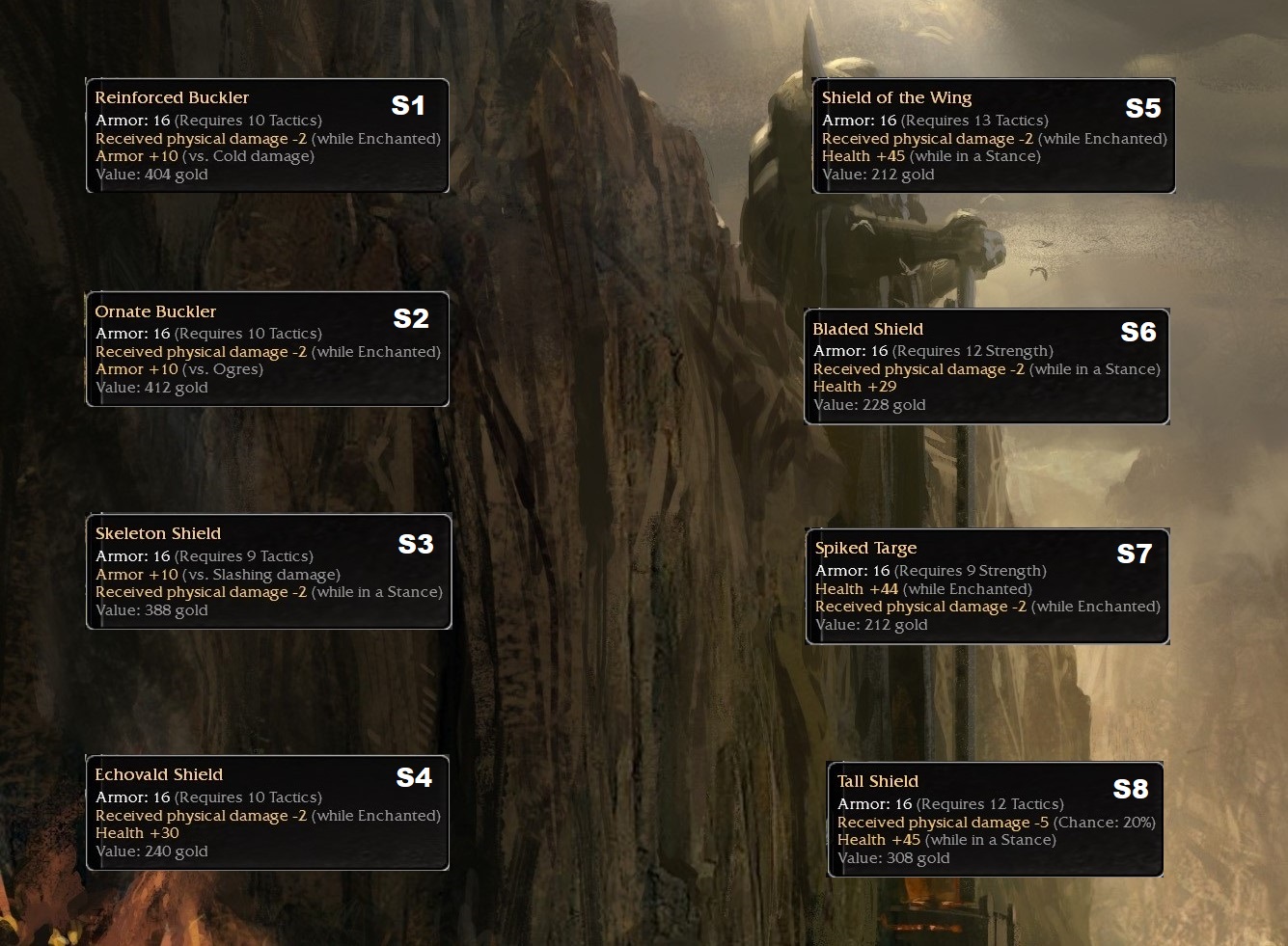The height and width of the screenshot is (946, 1288).
Task: Choose the Ornate Buckler item panel
Action: click(x=267, y=349)
